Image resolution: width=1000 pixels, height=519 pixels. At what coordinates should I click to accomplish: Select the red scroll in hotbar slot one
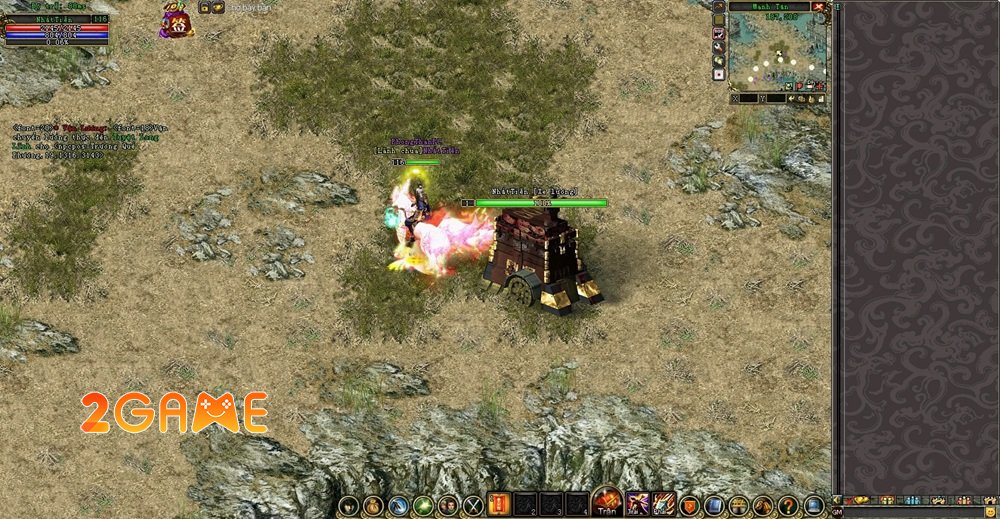500,505
